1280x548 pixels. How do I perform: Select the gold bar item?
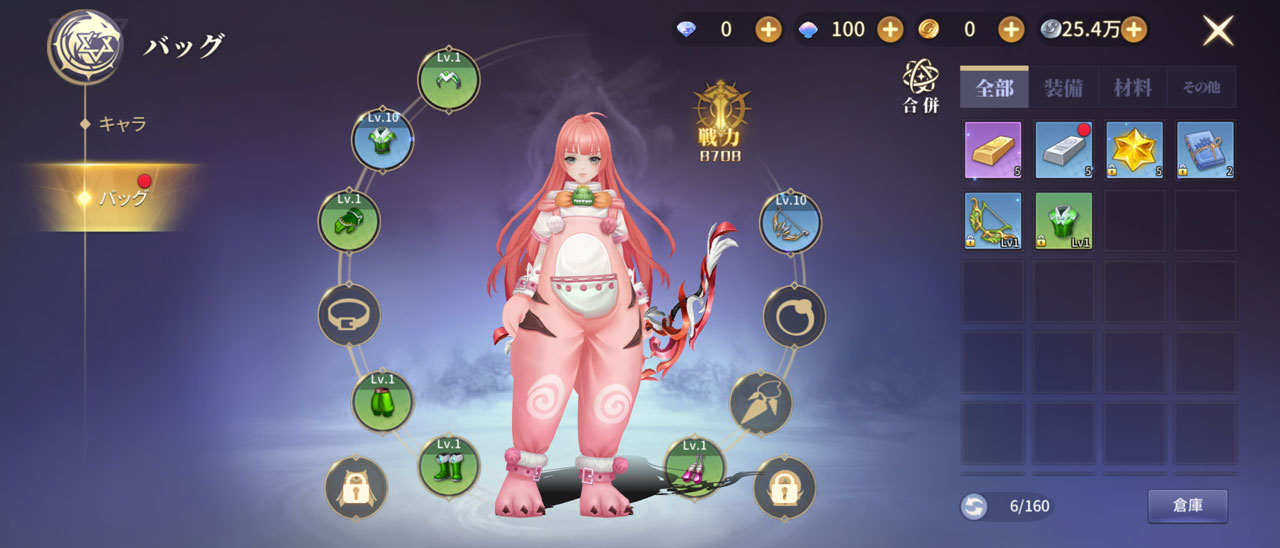pyautogui.click(x=993, y=150)
